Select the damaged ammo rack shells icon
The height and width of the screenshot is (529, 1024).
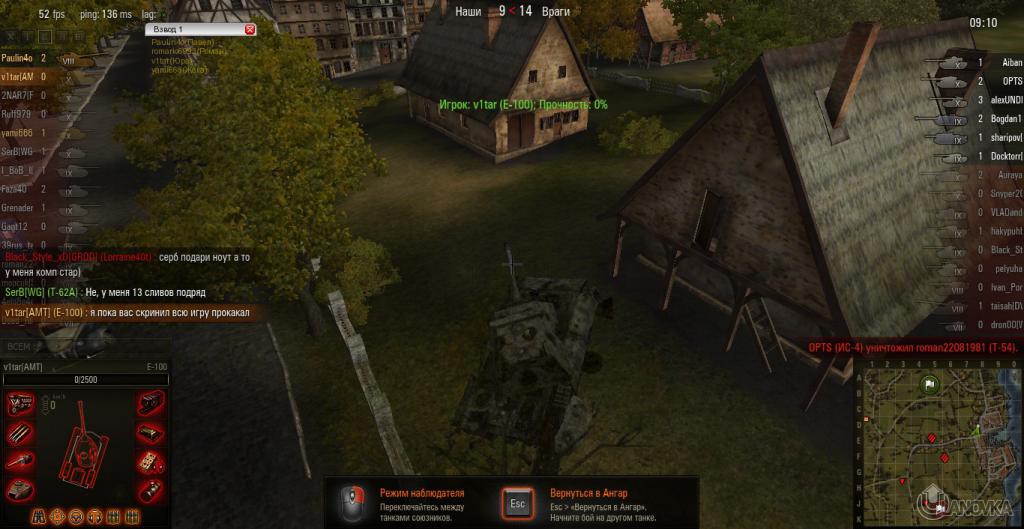pos(20,433)
